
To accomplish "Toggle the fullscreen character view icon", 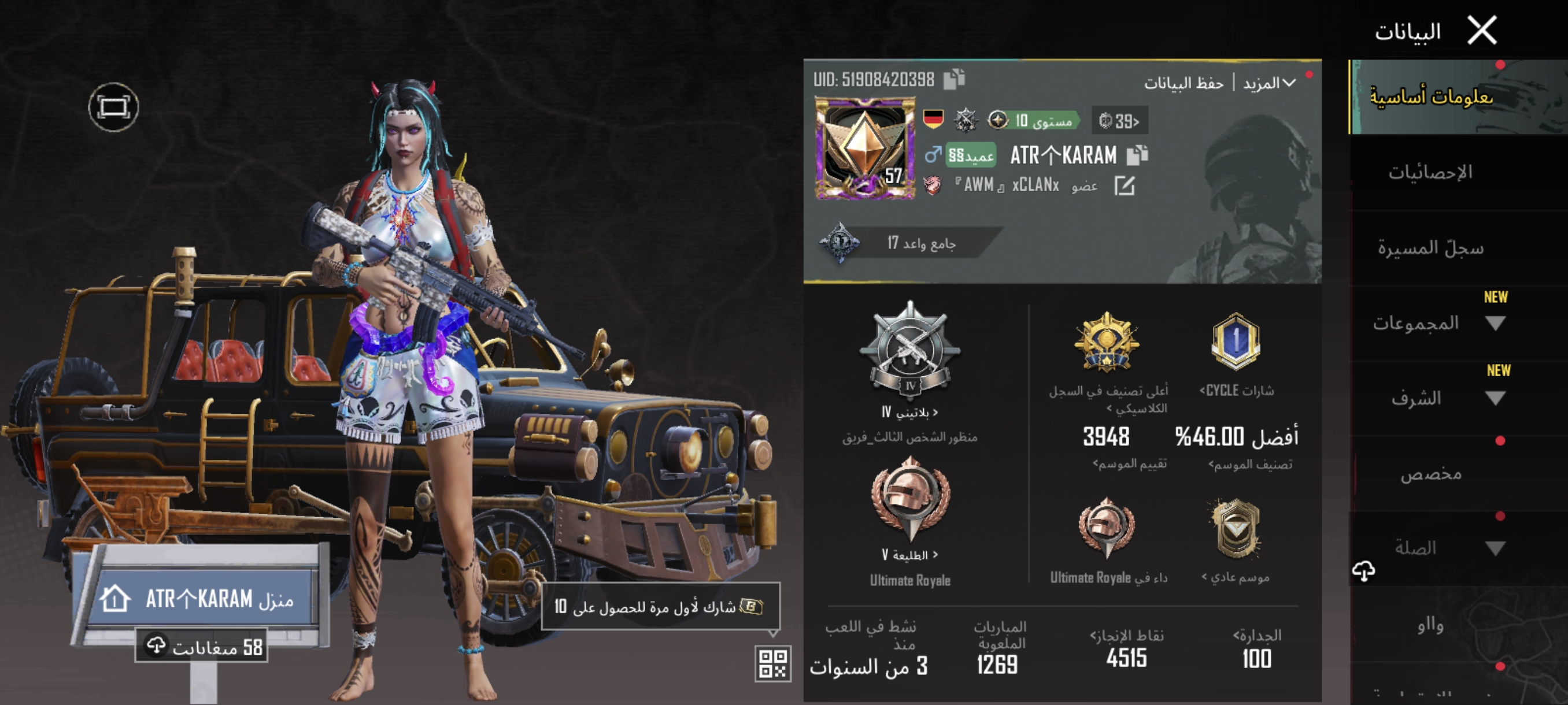I will tap(113, 107).
